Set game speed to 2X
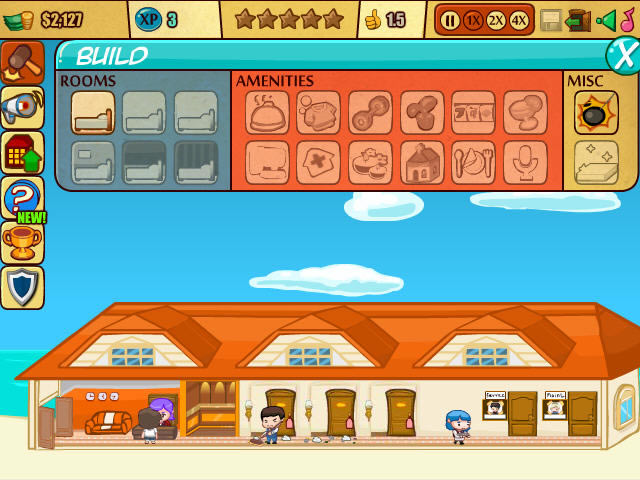This screenshot has width=640, height=480. point(495,20)
